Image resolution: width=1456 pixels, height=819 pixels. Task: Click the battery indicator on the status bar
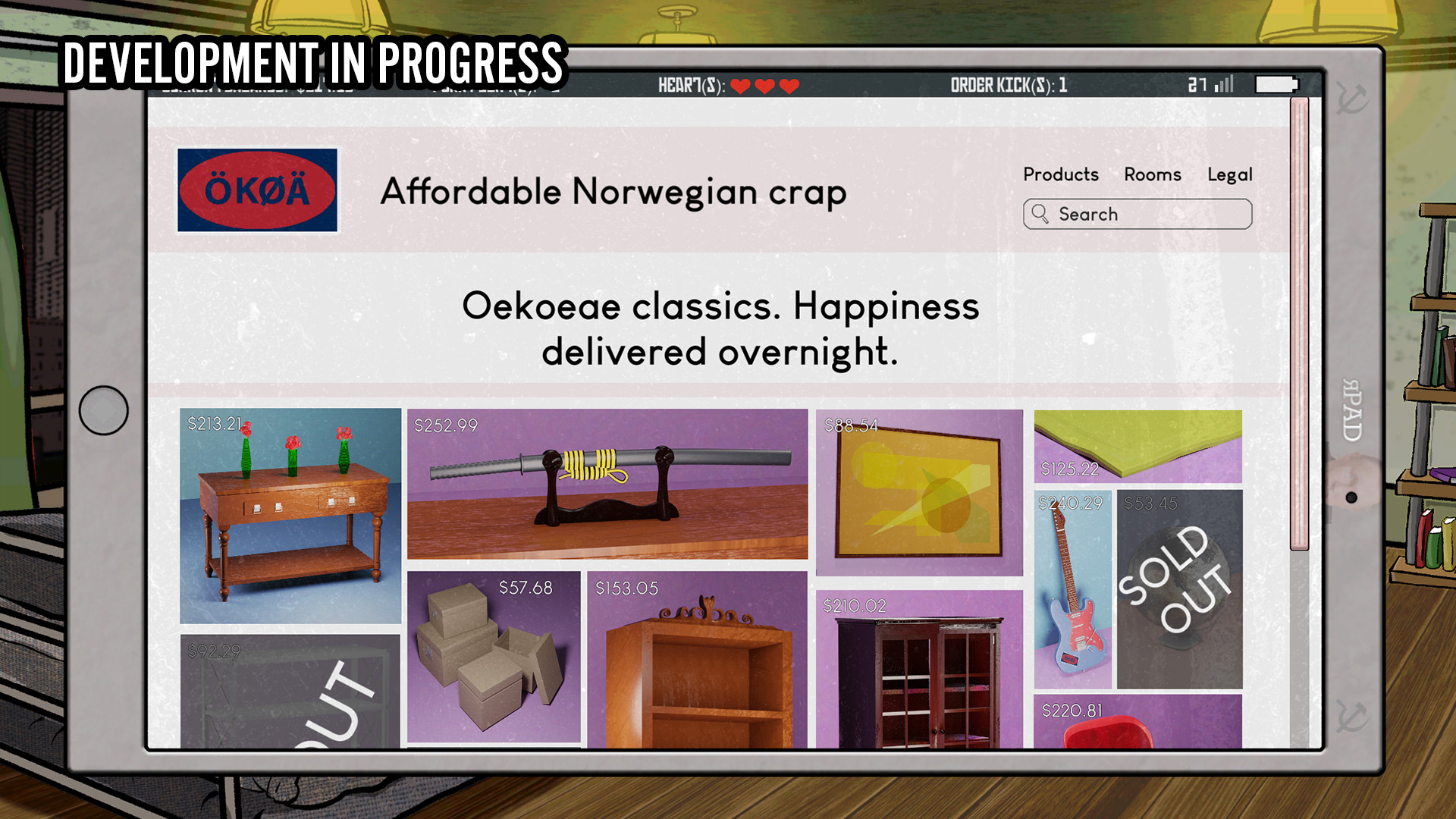click(x=1276, y=83)
